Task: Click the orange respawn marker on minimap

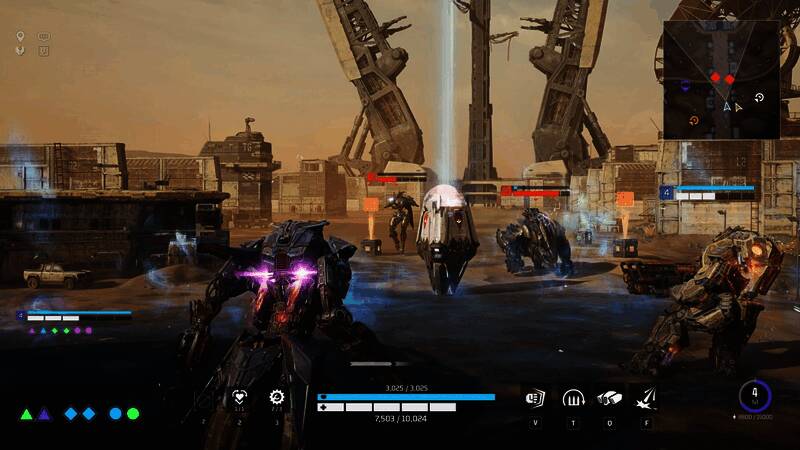Action: (x=693, y=121)
